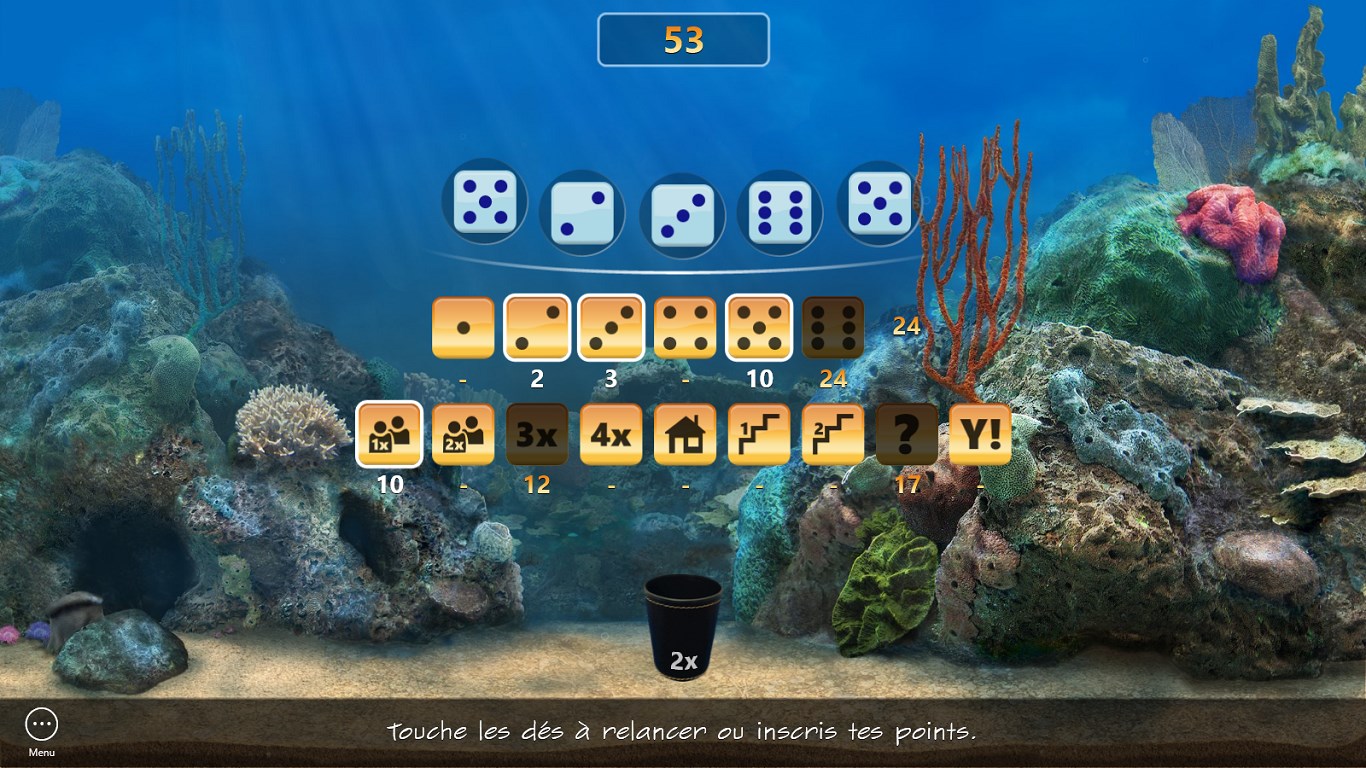Score 3 points in the threes category

click(x=611, y=328)
